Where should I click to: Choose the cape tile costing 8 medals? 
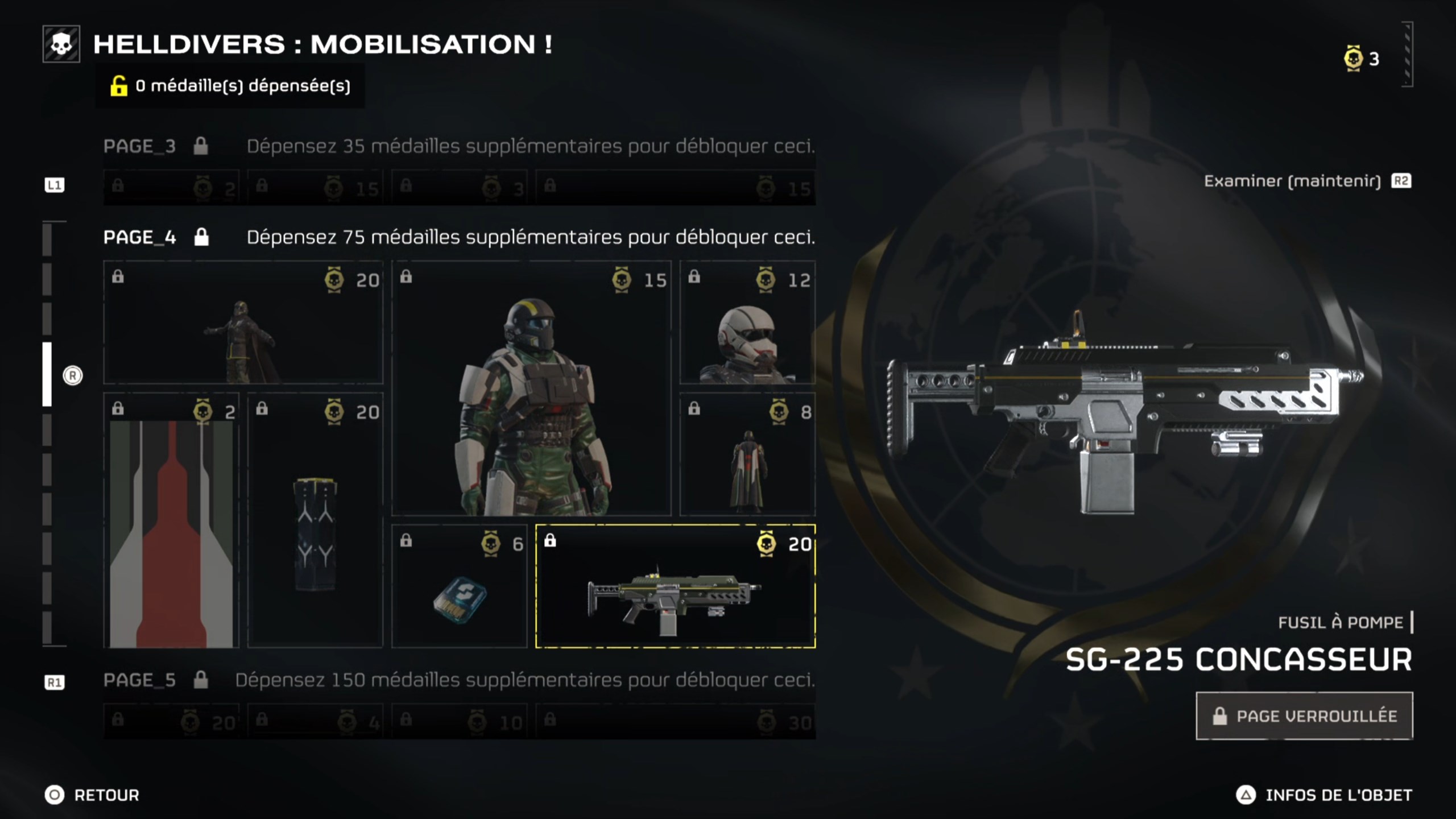[747, 454]
